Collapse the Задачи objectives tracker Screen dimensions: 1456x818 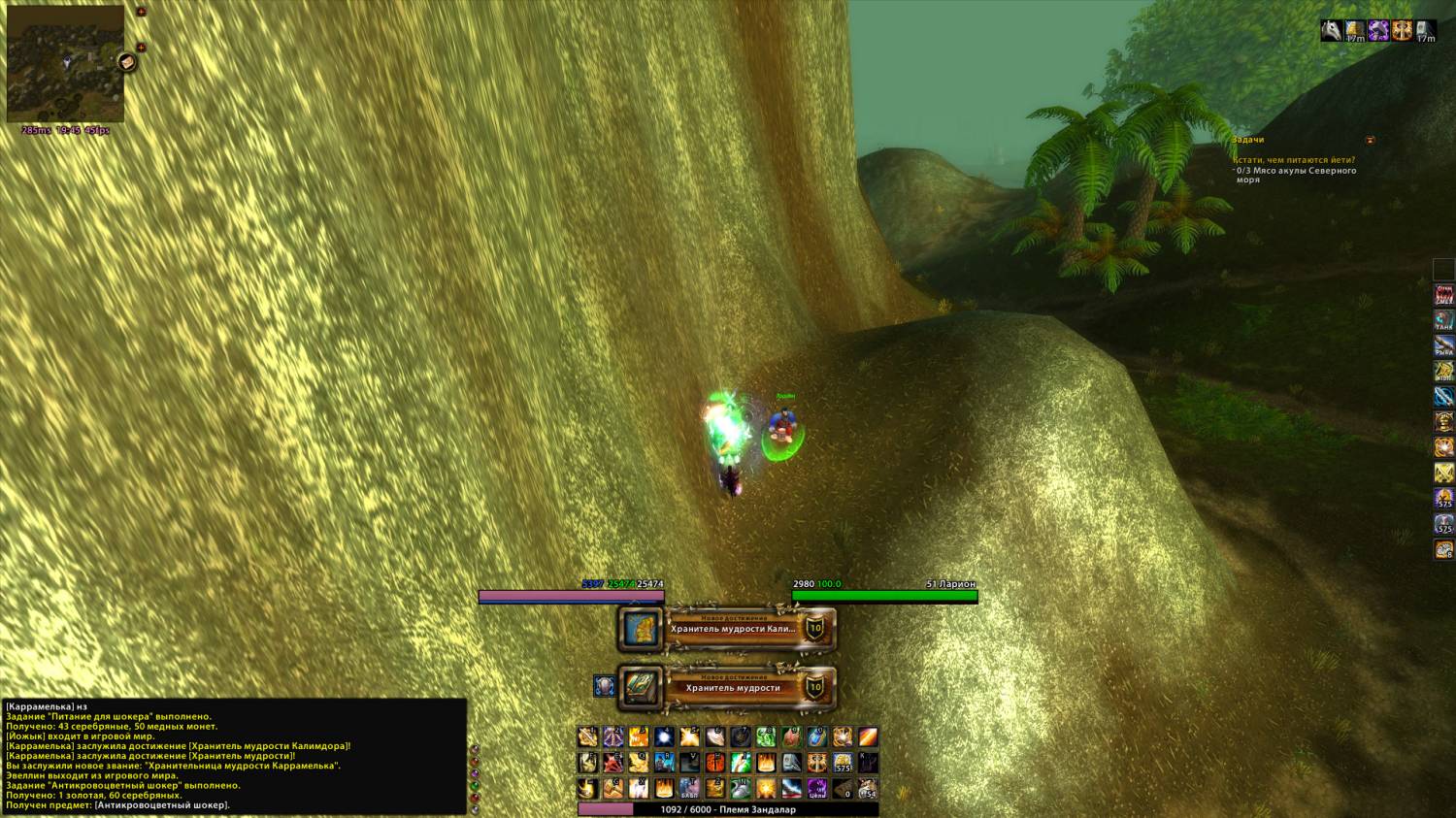pyautogui.click(x=1370, y=141)
